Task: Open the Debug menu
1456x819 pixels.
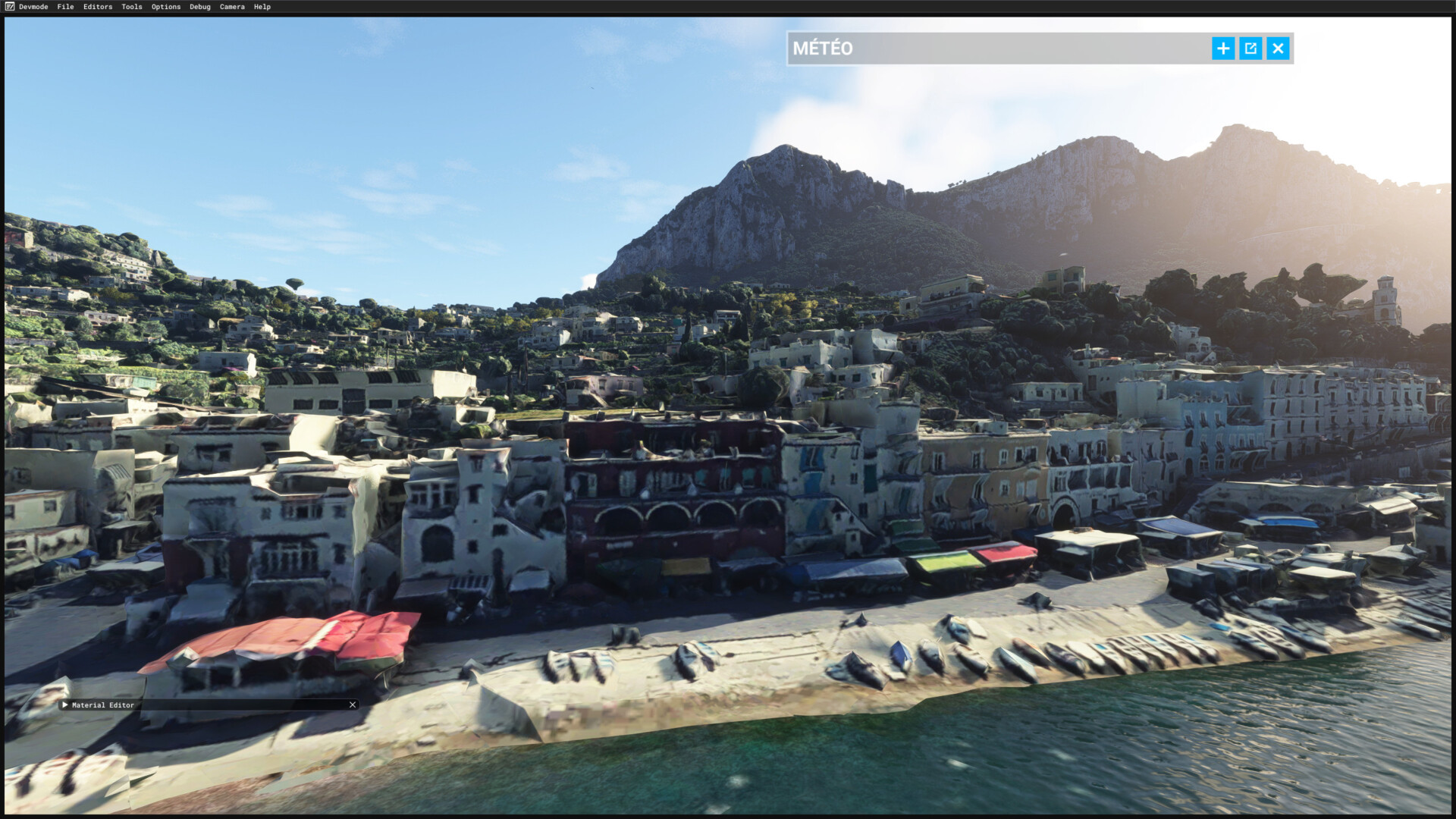Action: [200, 7]
